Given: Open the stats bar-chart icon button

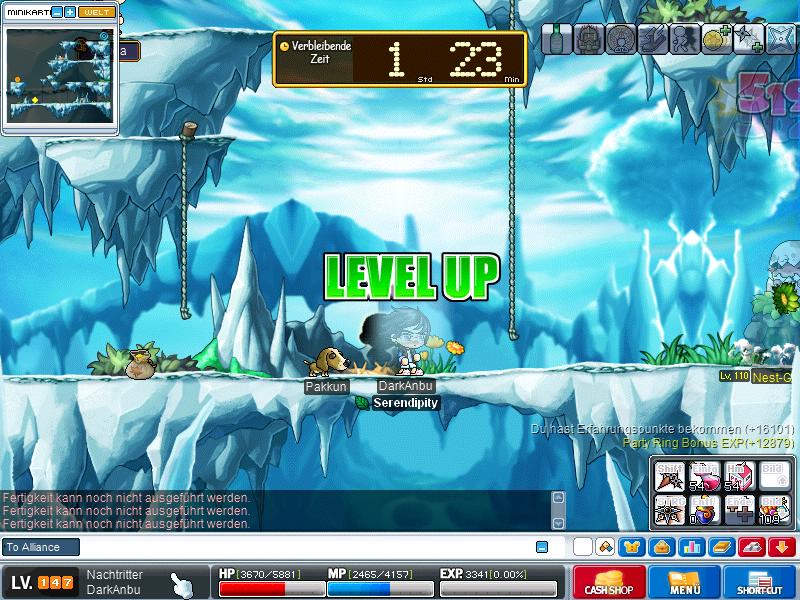Looking at the screenshot, I should (690, 547).
